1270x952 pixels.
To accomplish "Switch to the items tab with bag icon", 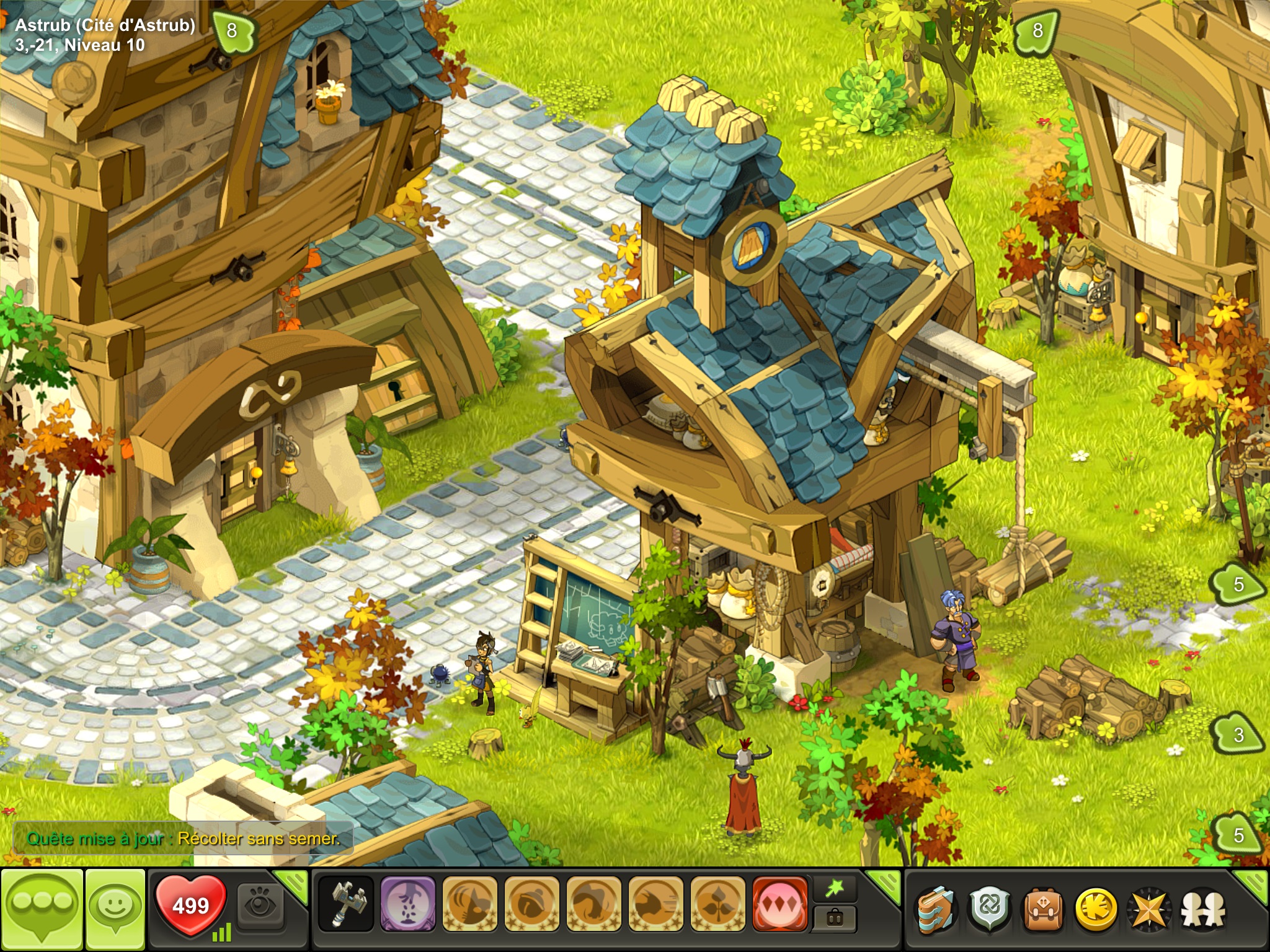I will point(835,918).
